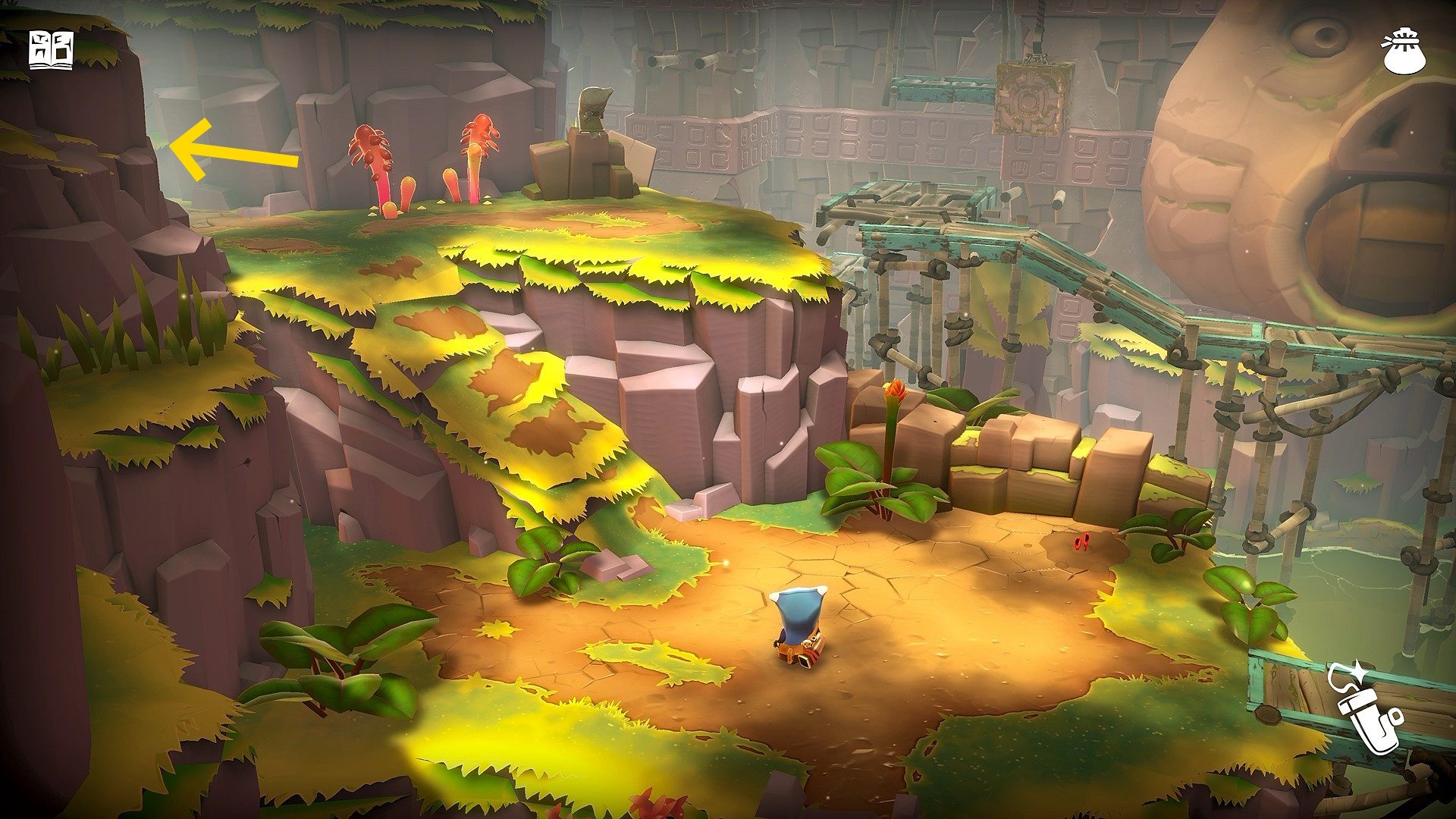Open the journal book icon
The height and width of the screenshot is (819, 1456).
(52, 51)
